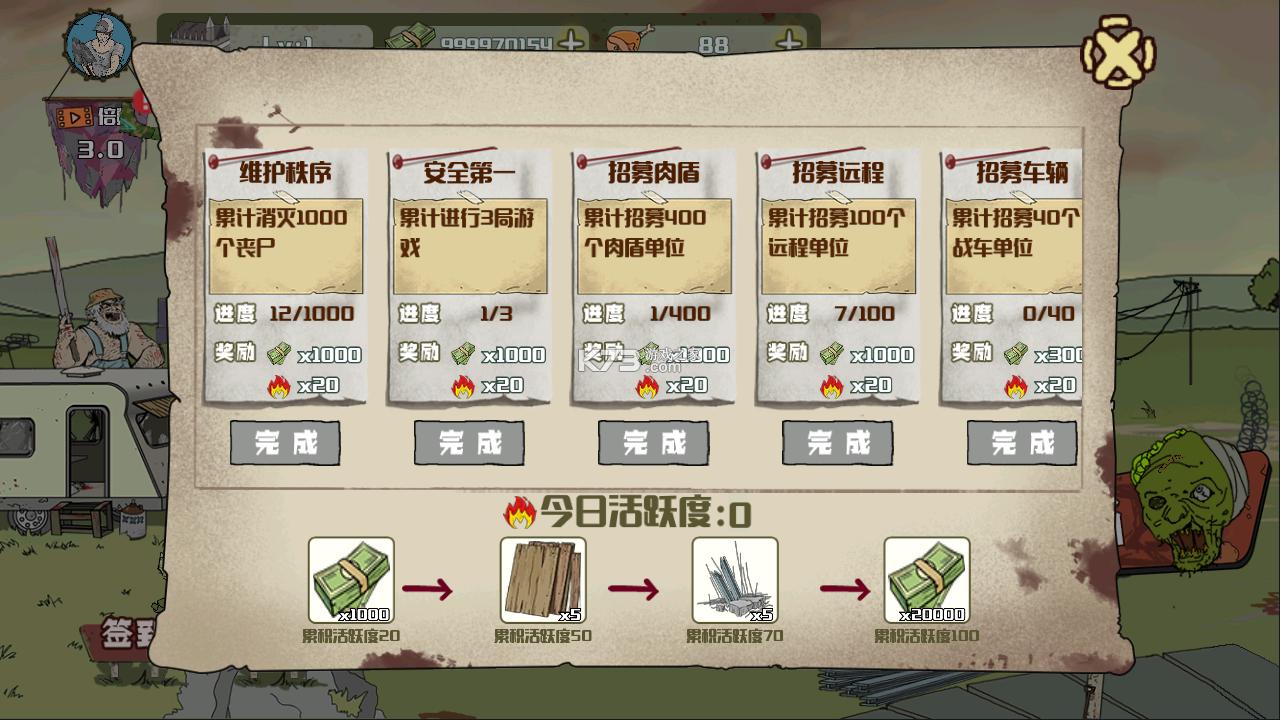Claim the x1000 cash at 累积活跃度20
Viewport: 1280px width, 720px height.
click(x=350, y=580)
